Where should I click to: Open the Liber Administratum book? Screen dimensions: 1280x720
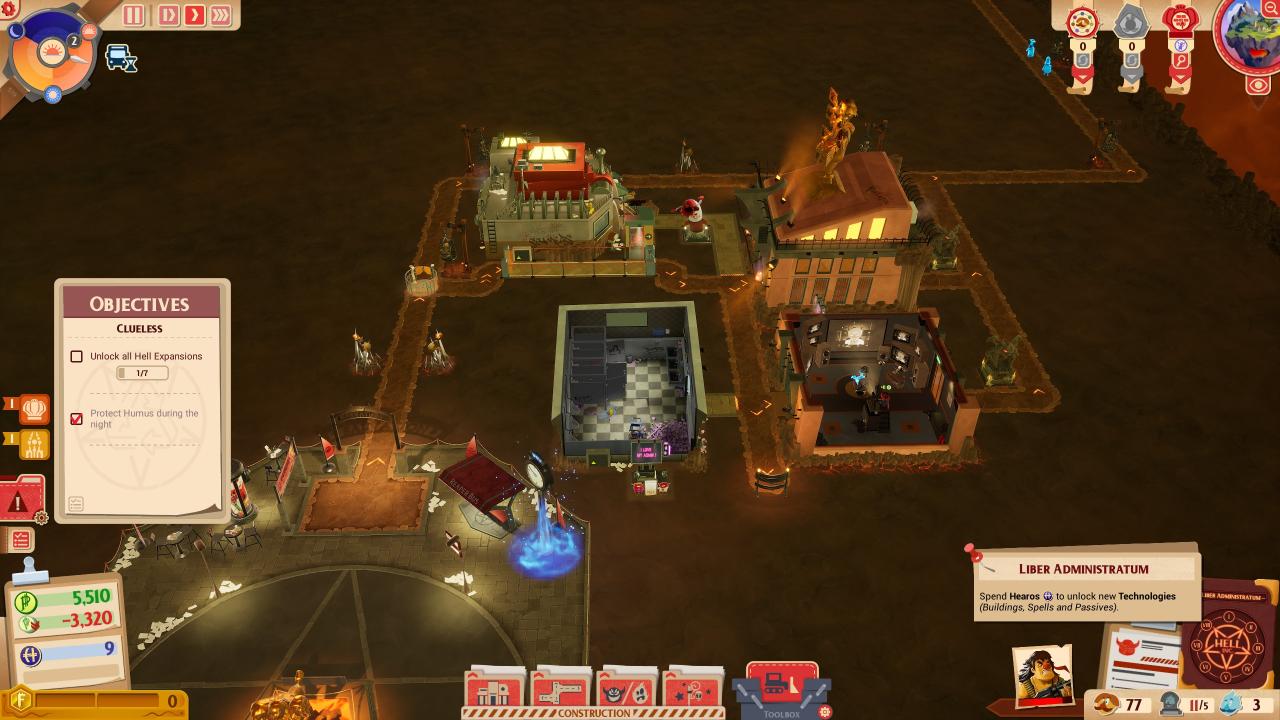[x=1227, y=638]
